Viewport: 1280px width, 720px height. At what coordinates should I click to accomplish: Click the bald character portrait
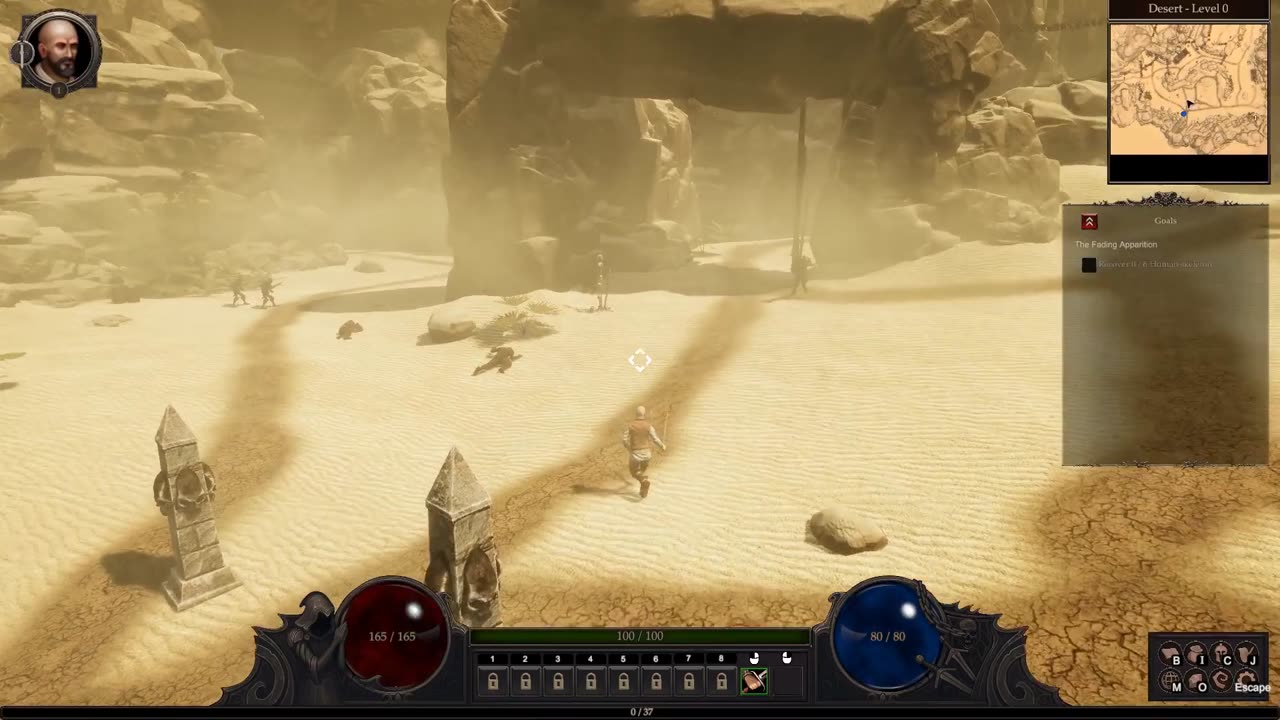[59, 50]
